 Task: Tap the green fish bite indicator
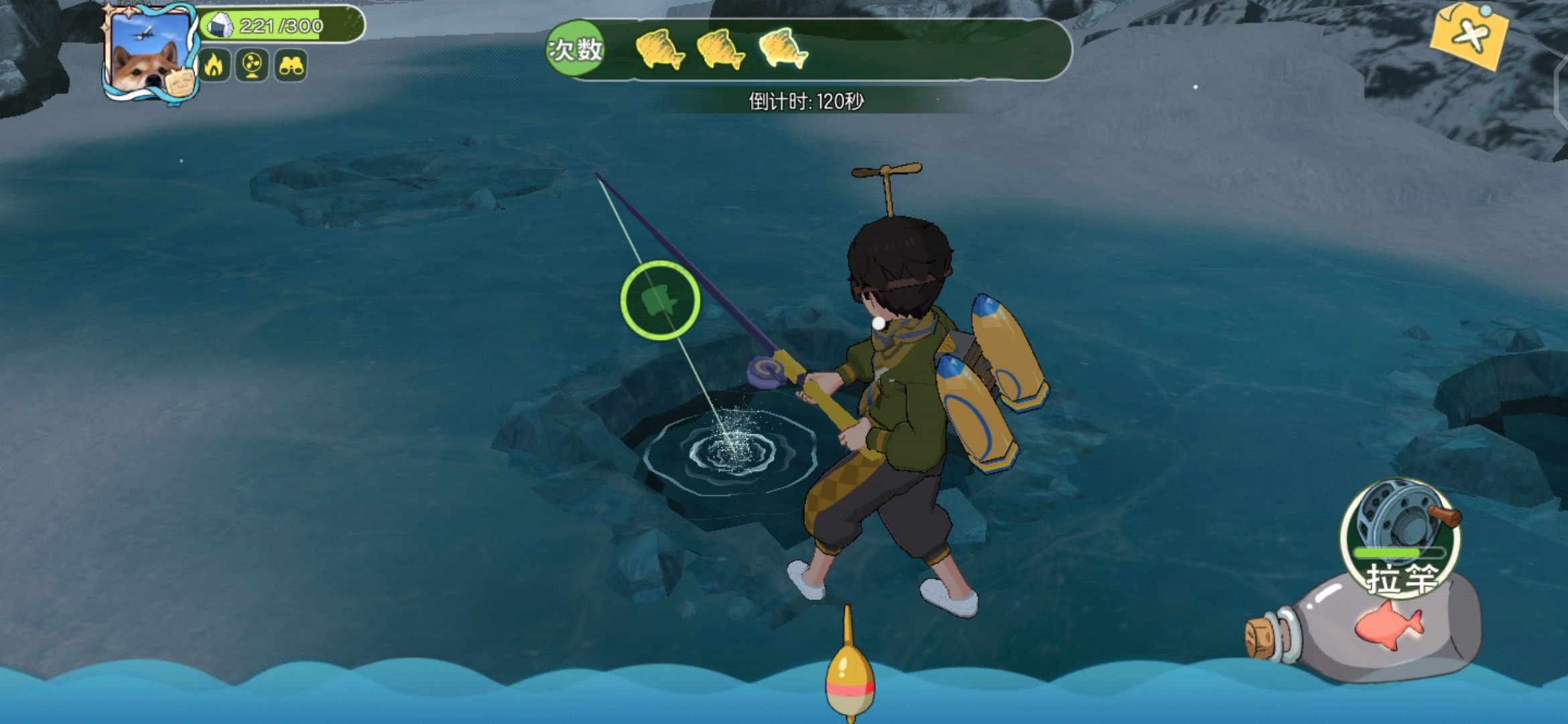point(660,300)
